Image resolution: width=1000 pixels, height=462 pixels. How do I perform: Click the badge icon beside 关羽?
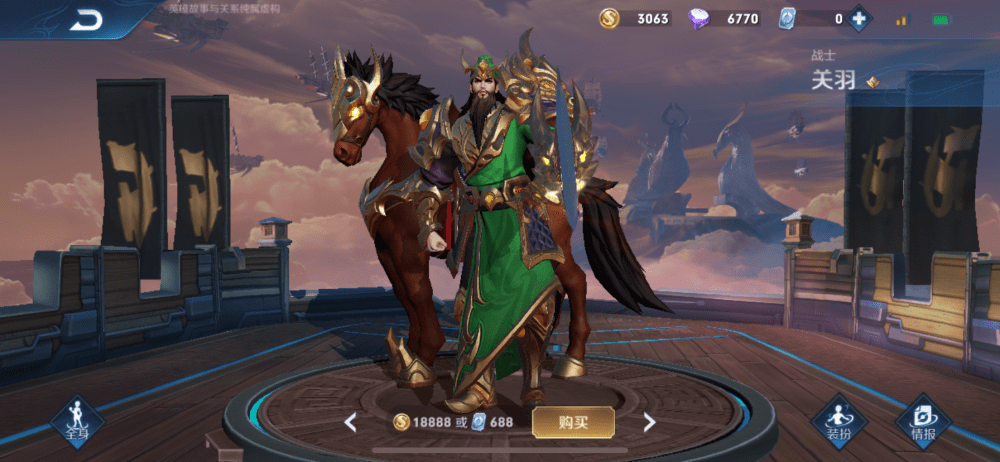coord(873,82)
